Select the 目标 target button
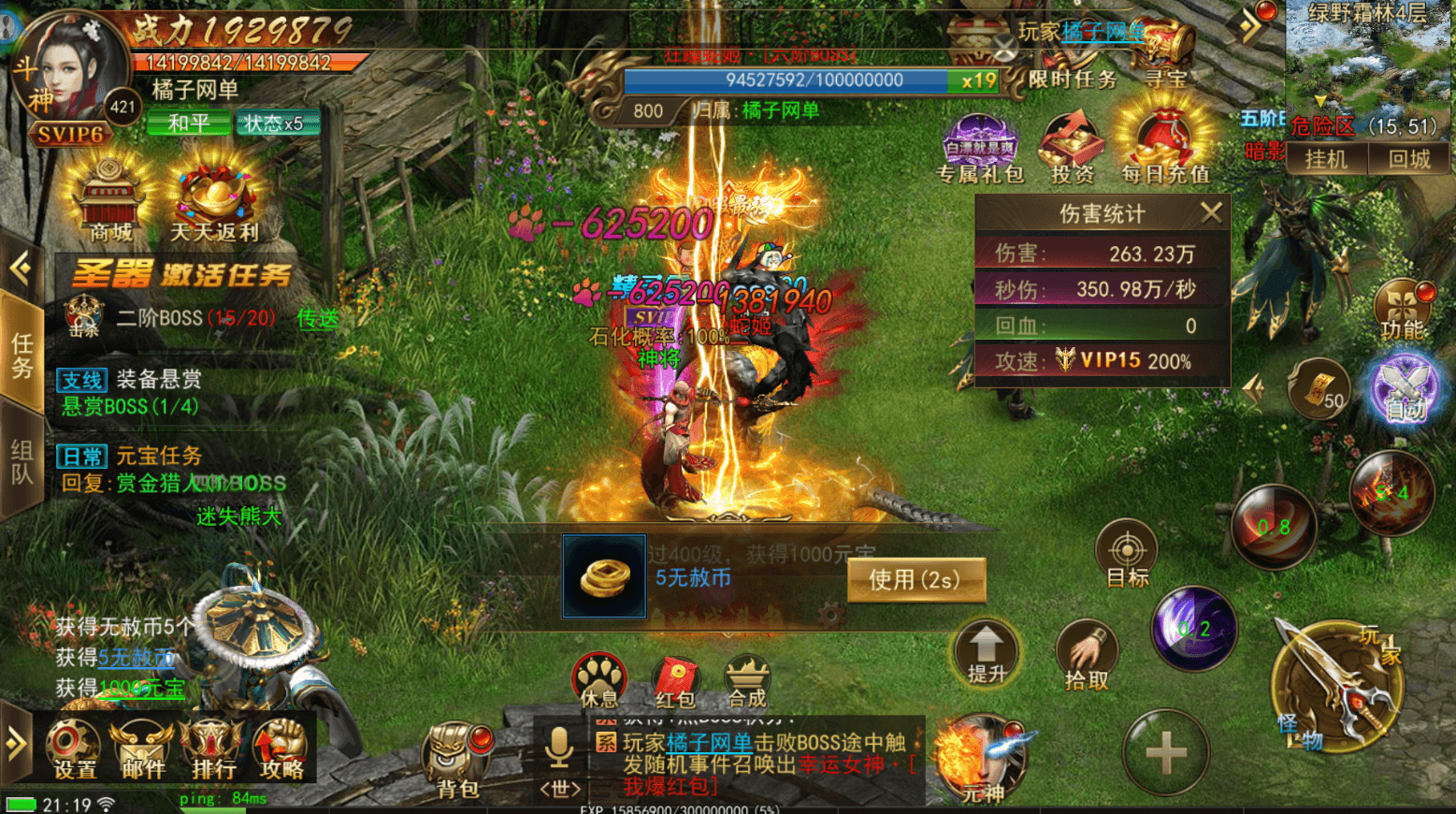The height and width of the screenshot is (814, 1456). (x=1127, y=553)
